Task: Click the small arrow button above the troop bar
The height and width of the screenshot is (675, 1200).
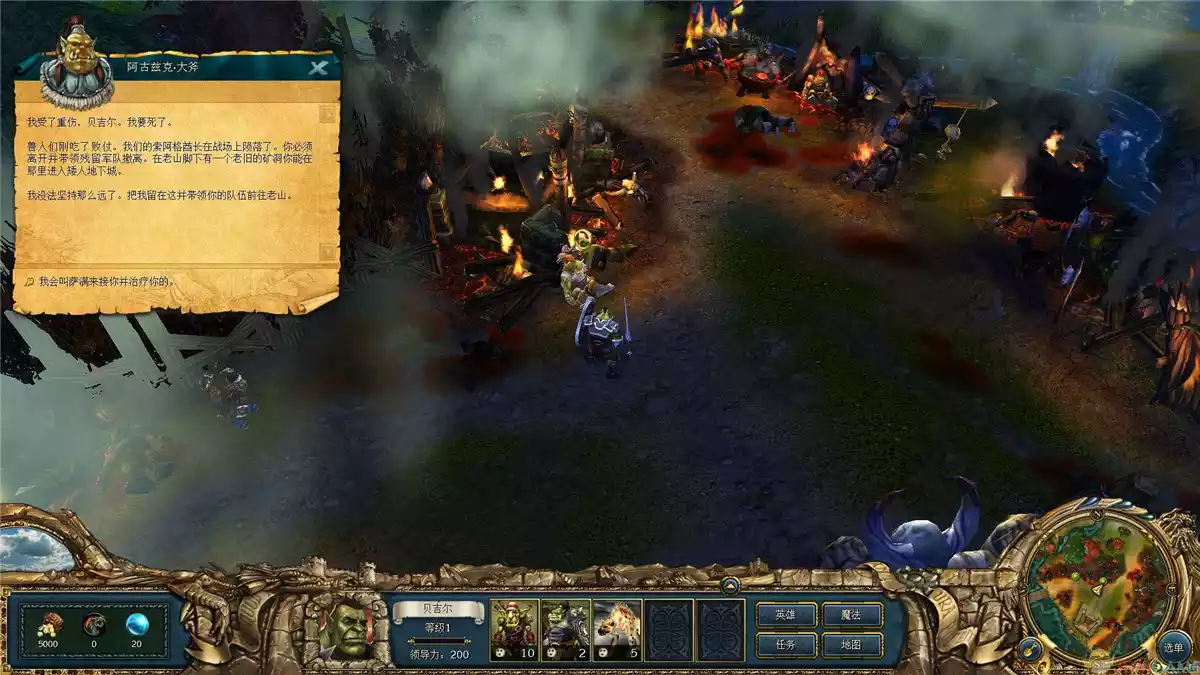Action: click(730, 586)
